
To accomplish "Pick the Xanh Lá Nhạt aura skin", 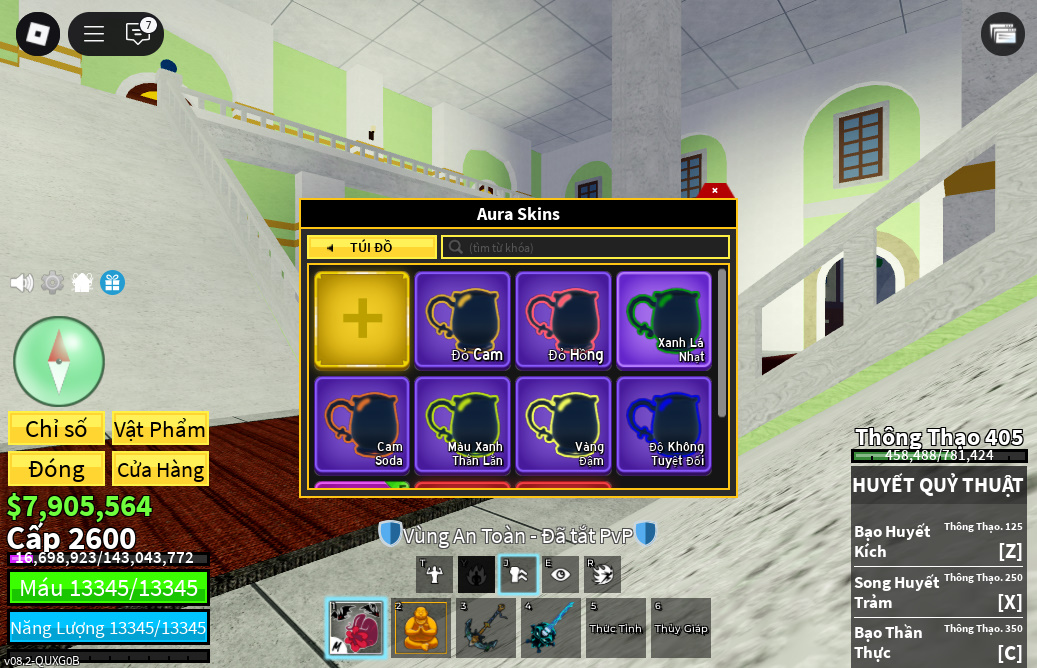I will click(x=665, y=319).
